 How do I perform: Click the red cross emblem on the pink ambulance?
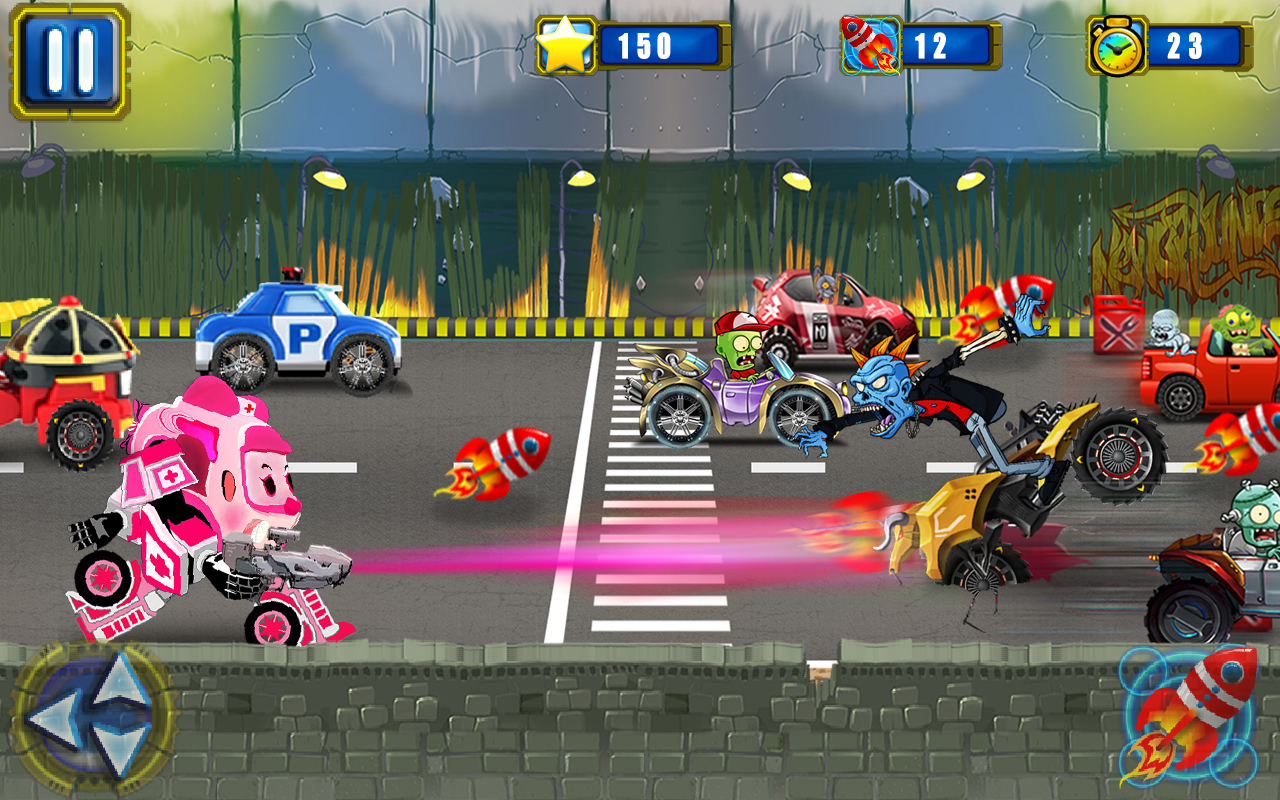249,409
